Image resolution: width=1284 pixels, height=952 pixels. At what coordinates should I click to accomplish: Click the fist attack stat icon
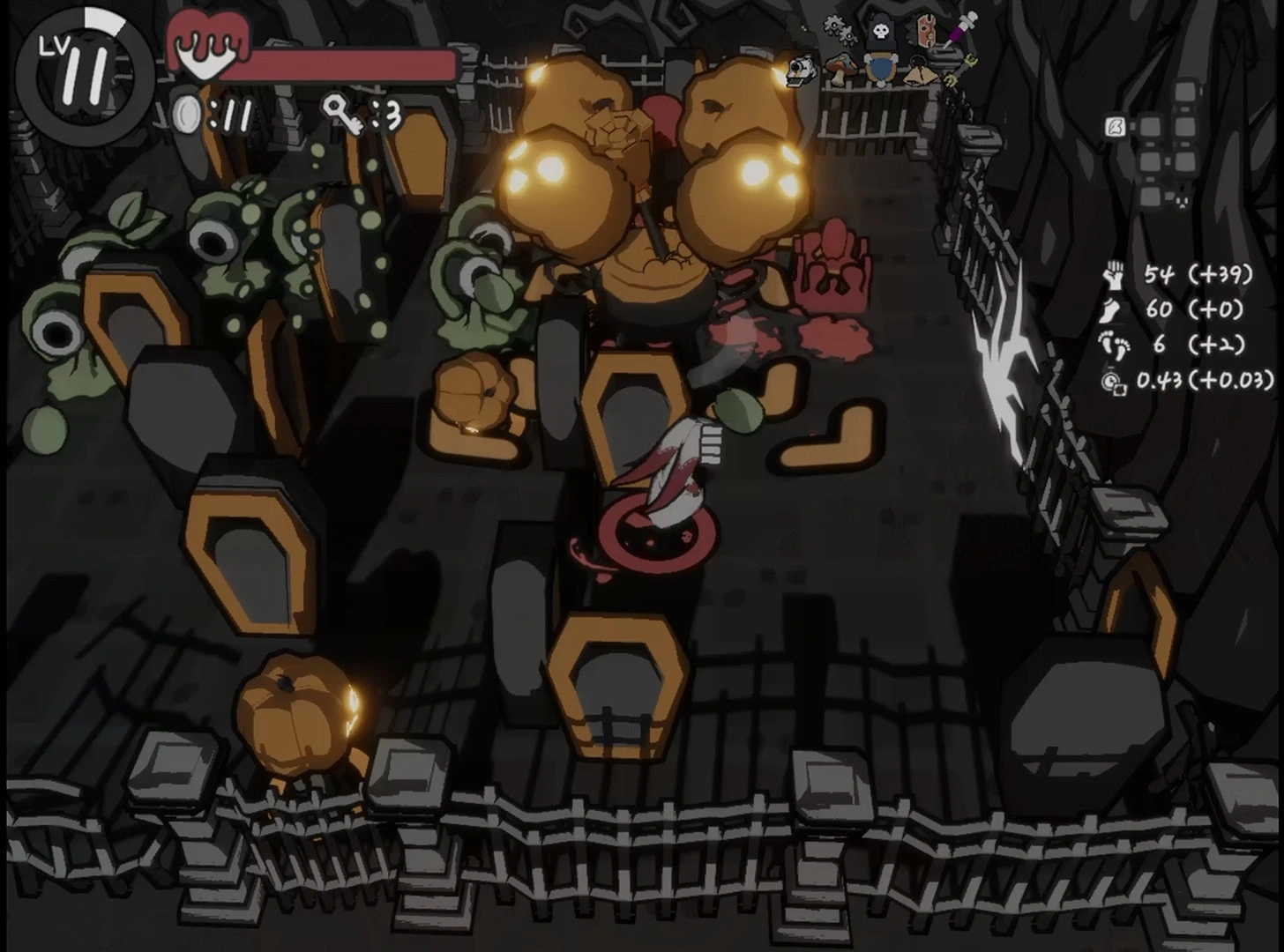click(1115, 274)
